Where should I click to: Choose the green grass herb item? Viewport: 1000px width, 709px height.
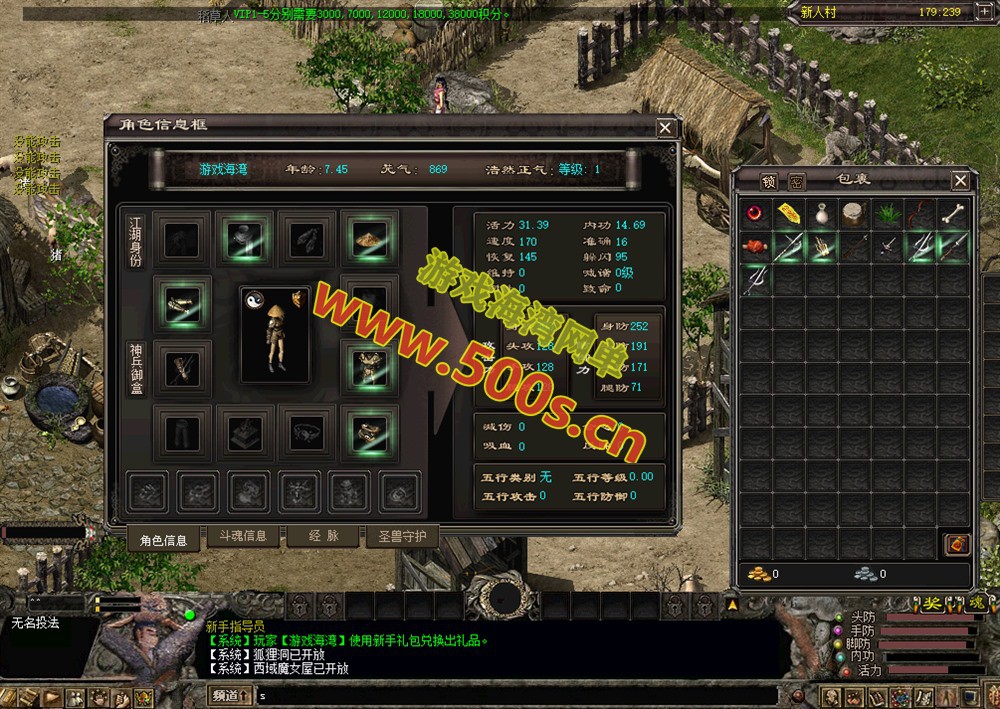pyautogui.click(x=888, y=214)
